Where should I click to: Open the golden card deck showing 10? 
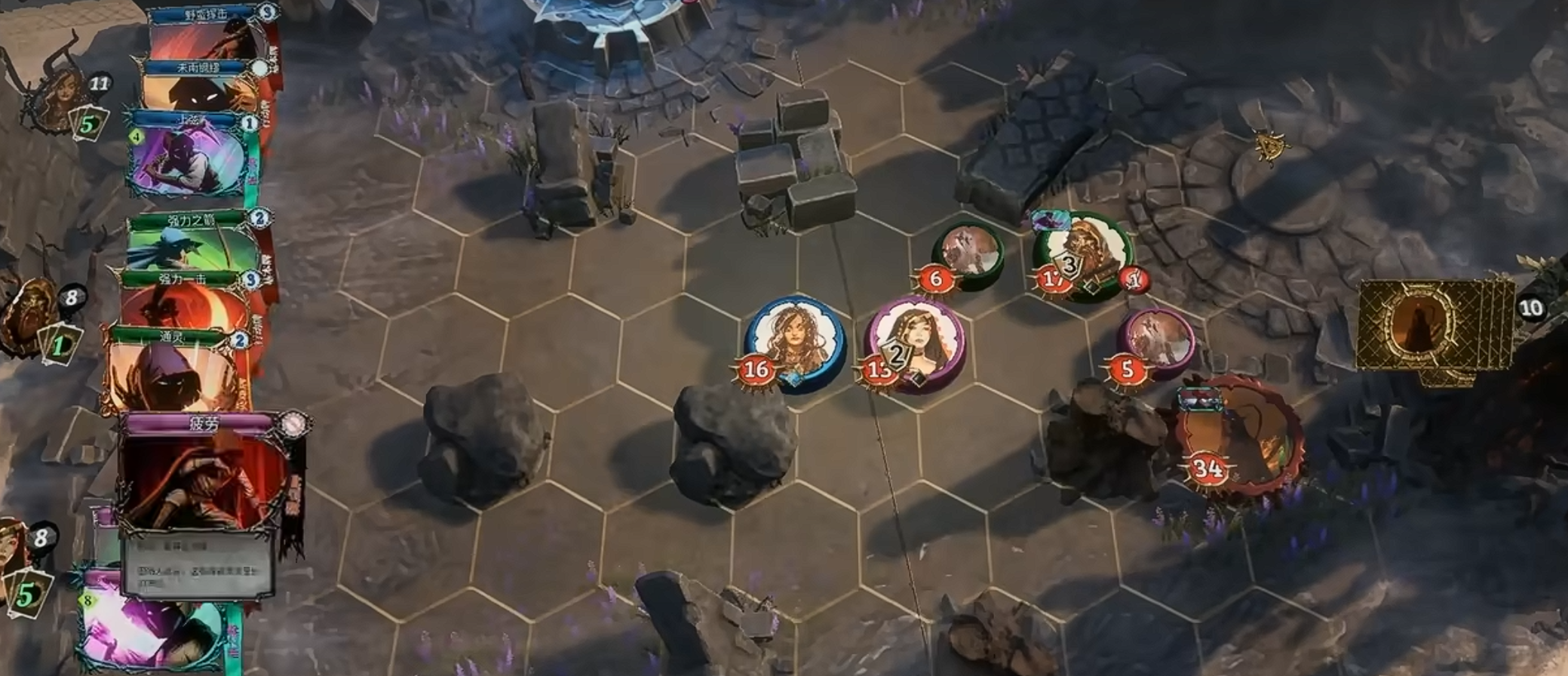coord(1431,327)
